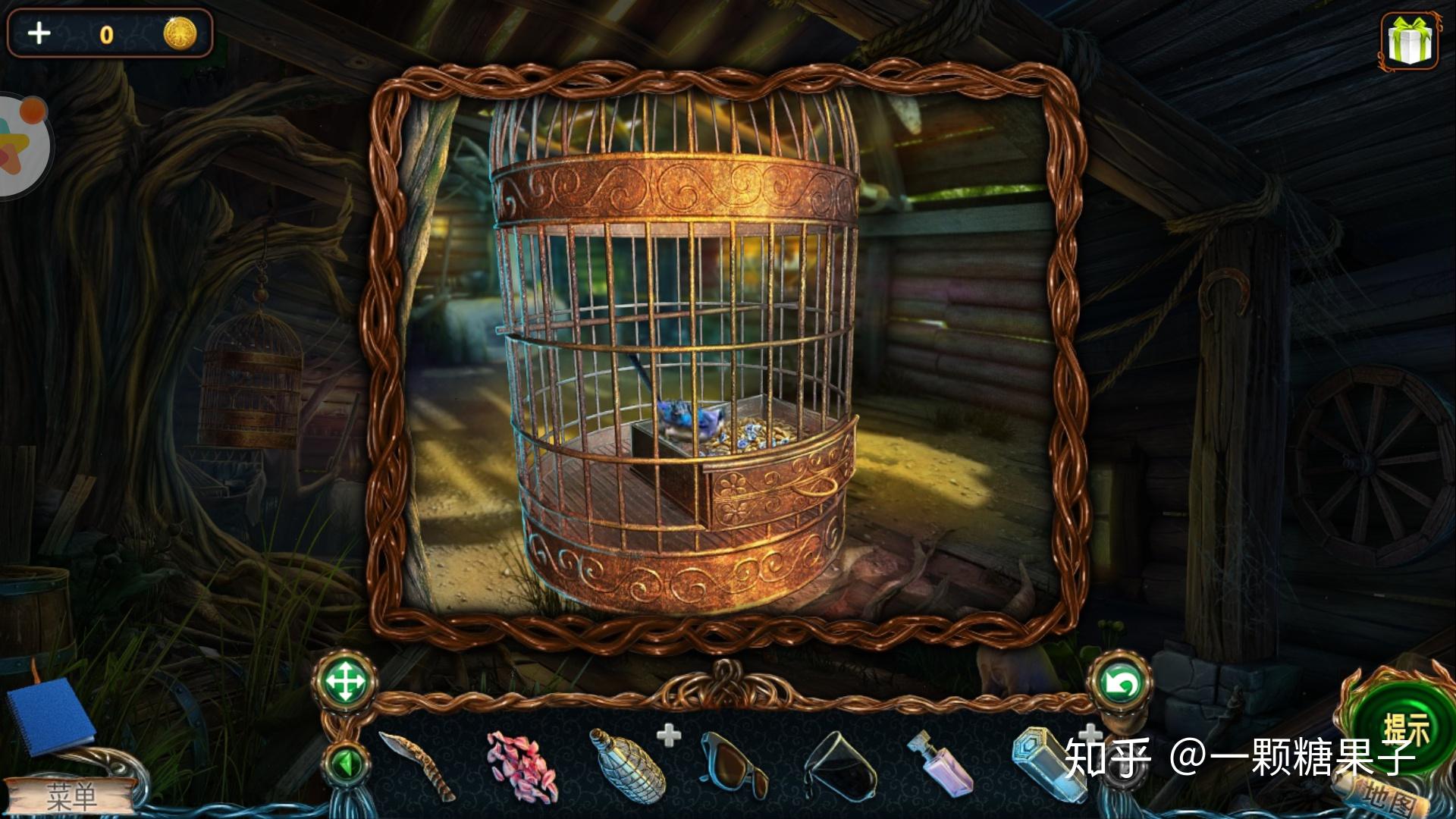Add coins with the plus button
1456x819 pixels.
(x=39, y=33)
